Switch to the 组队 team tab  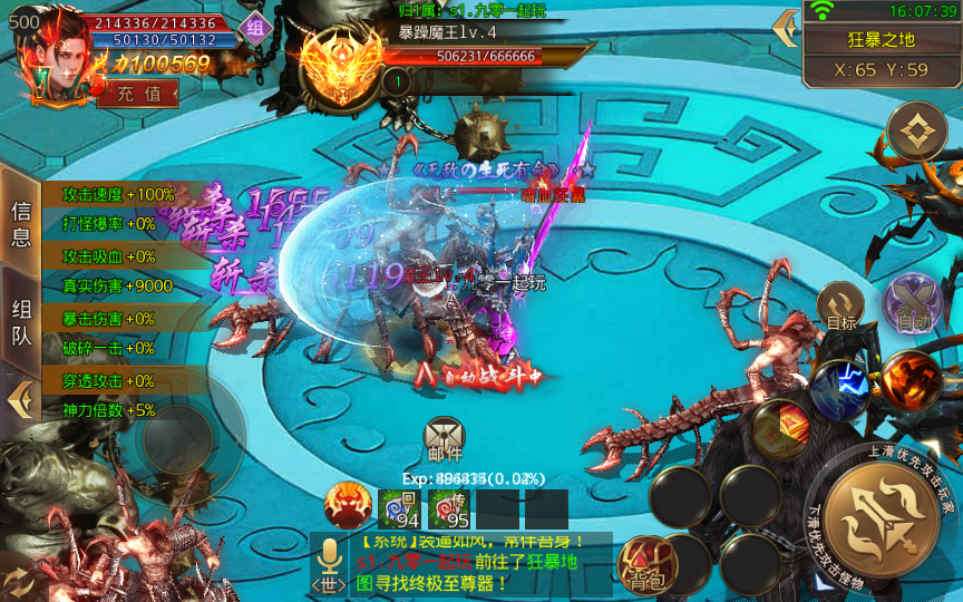click(x=21, y=322)
